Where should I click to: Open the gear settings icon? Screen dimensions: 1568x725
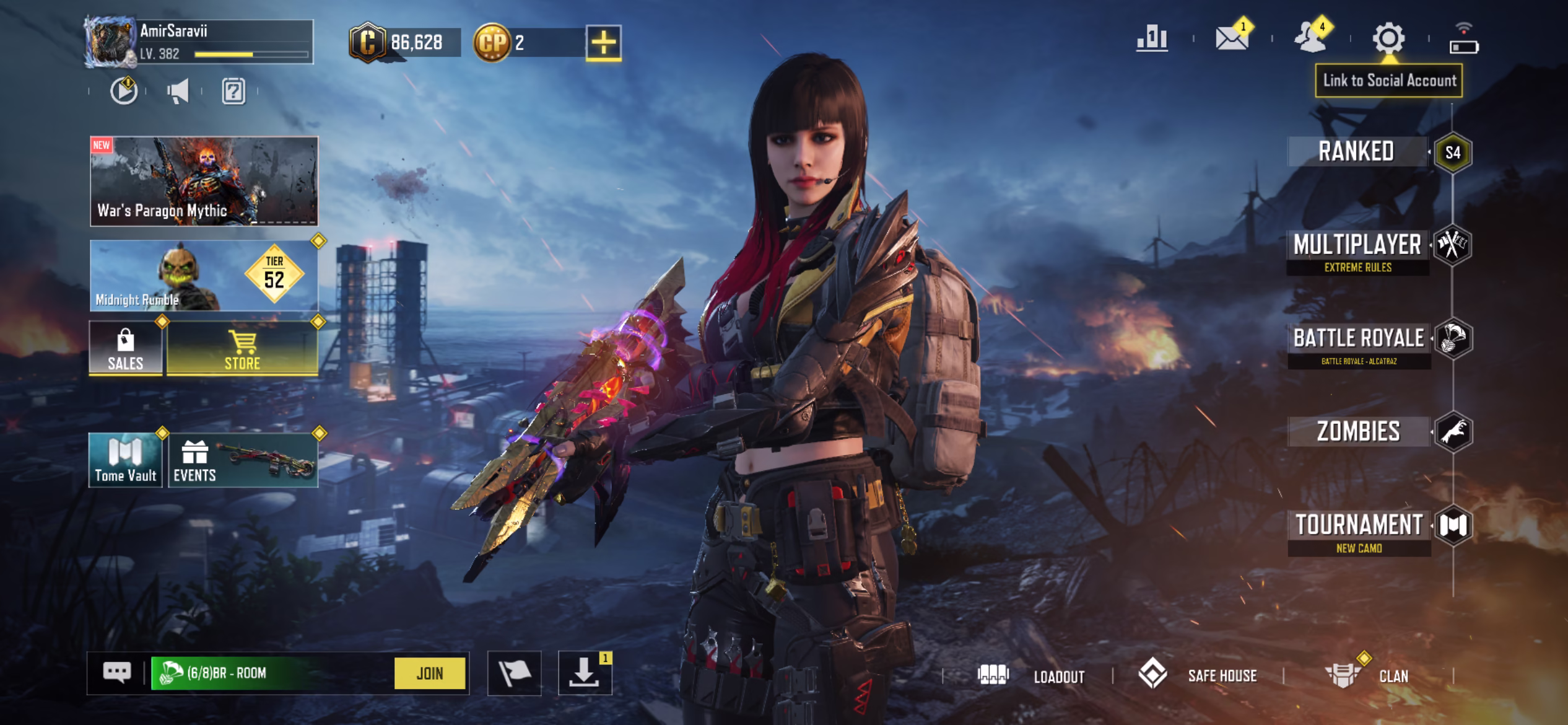pos(1388,39)
